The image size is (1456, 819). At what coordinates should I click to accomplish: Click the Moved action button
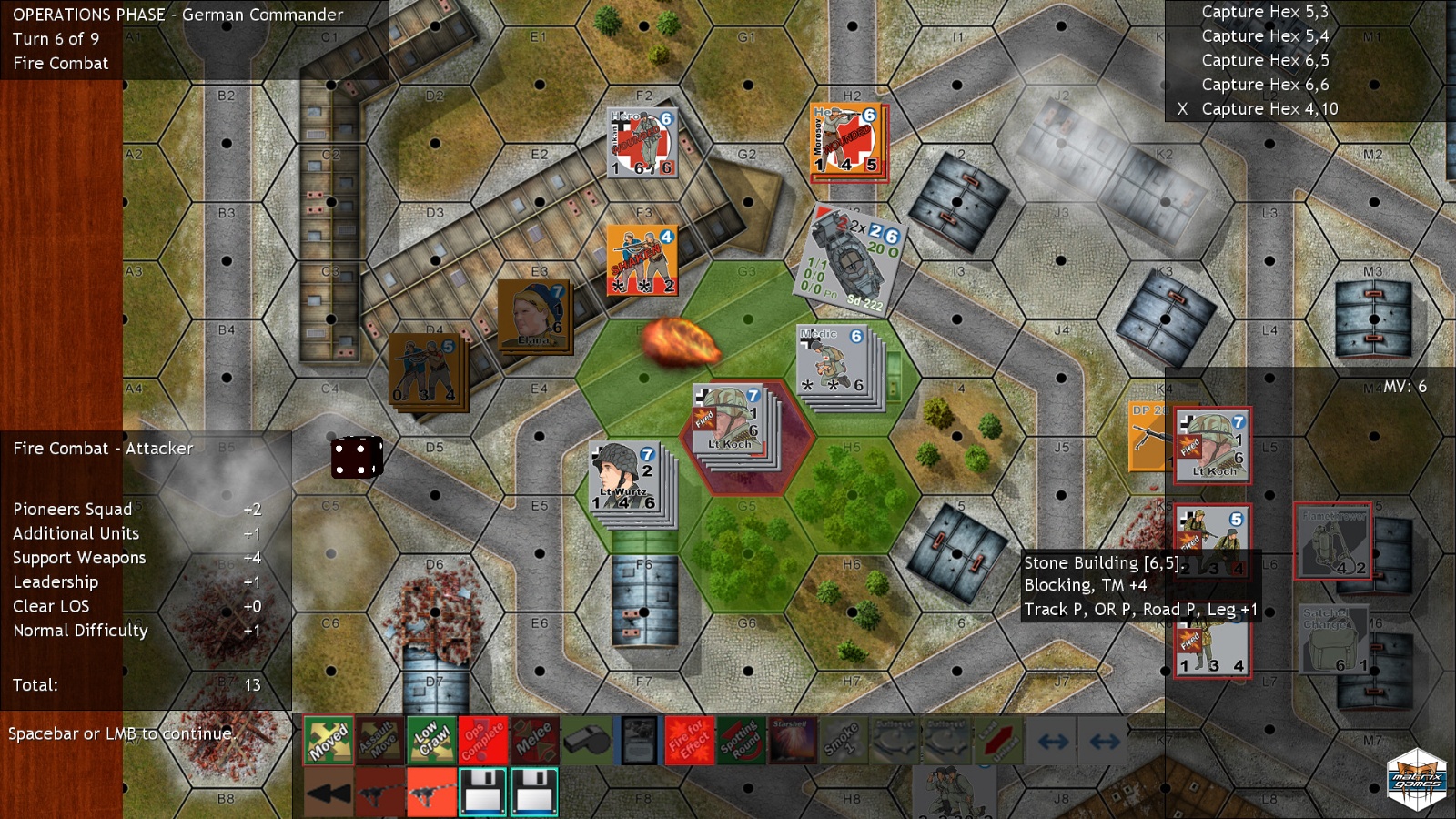tap(328, 740)
